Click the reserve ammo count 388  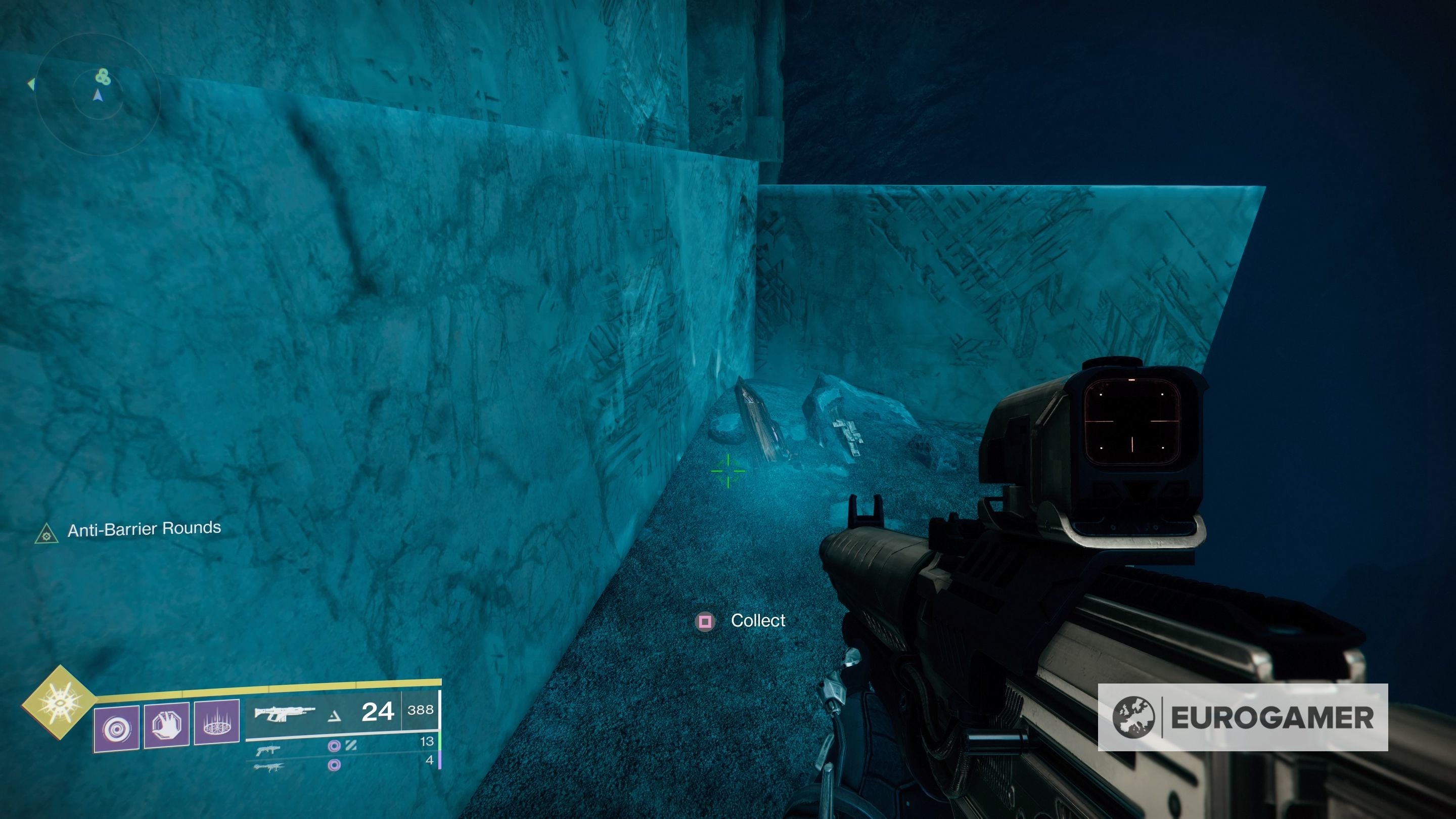point(424,710)
